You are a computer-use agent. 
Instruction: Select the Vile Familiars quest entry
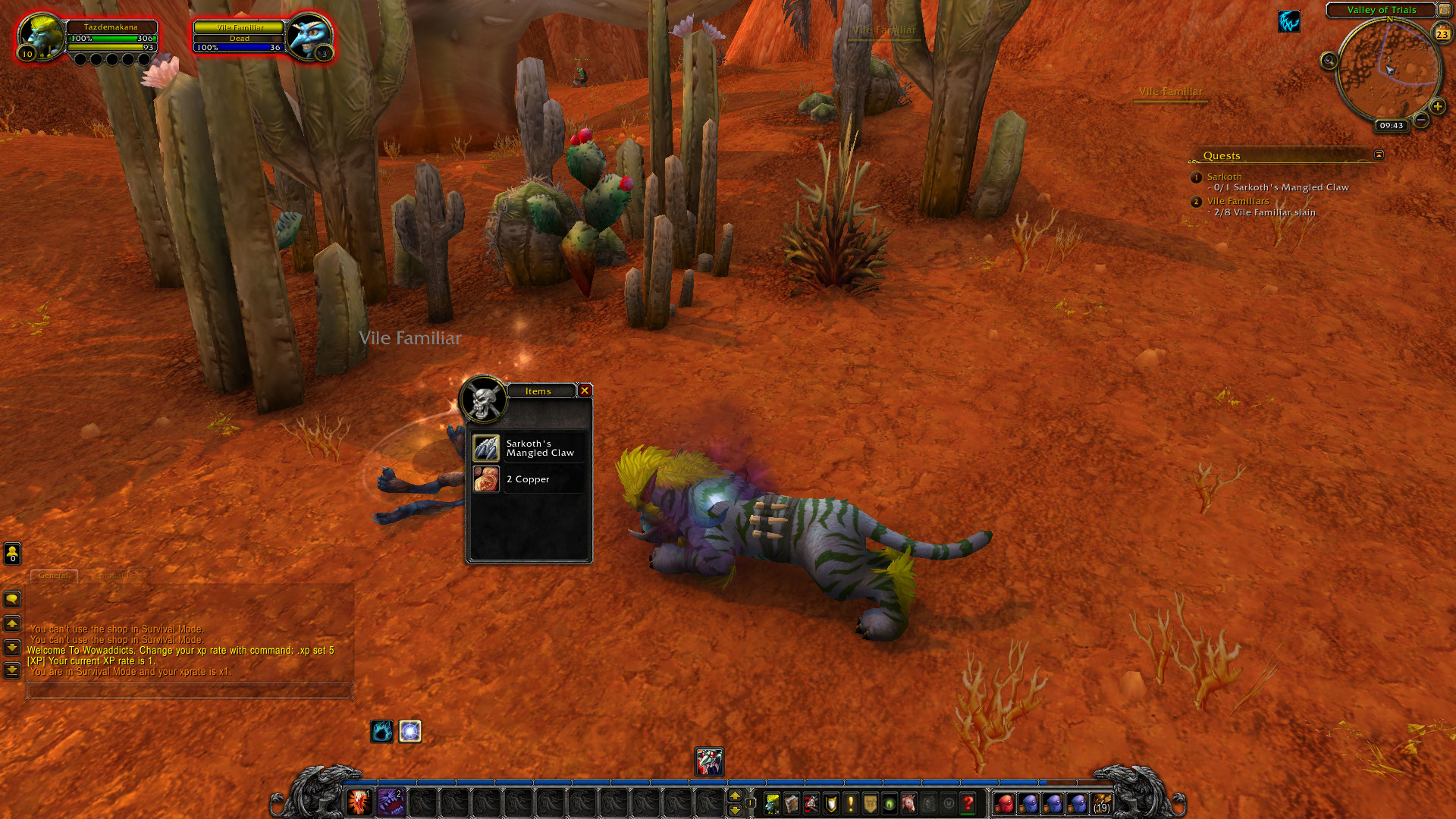coord(1238,201)
